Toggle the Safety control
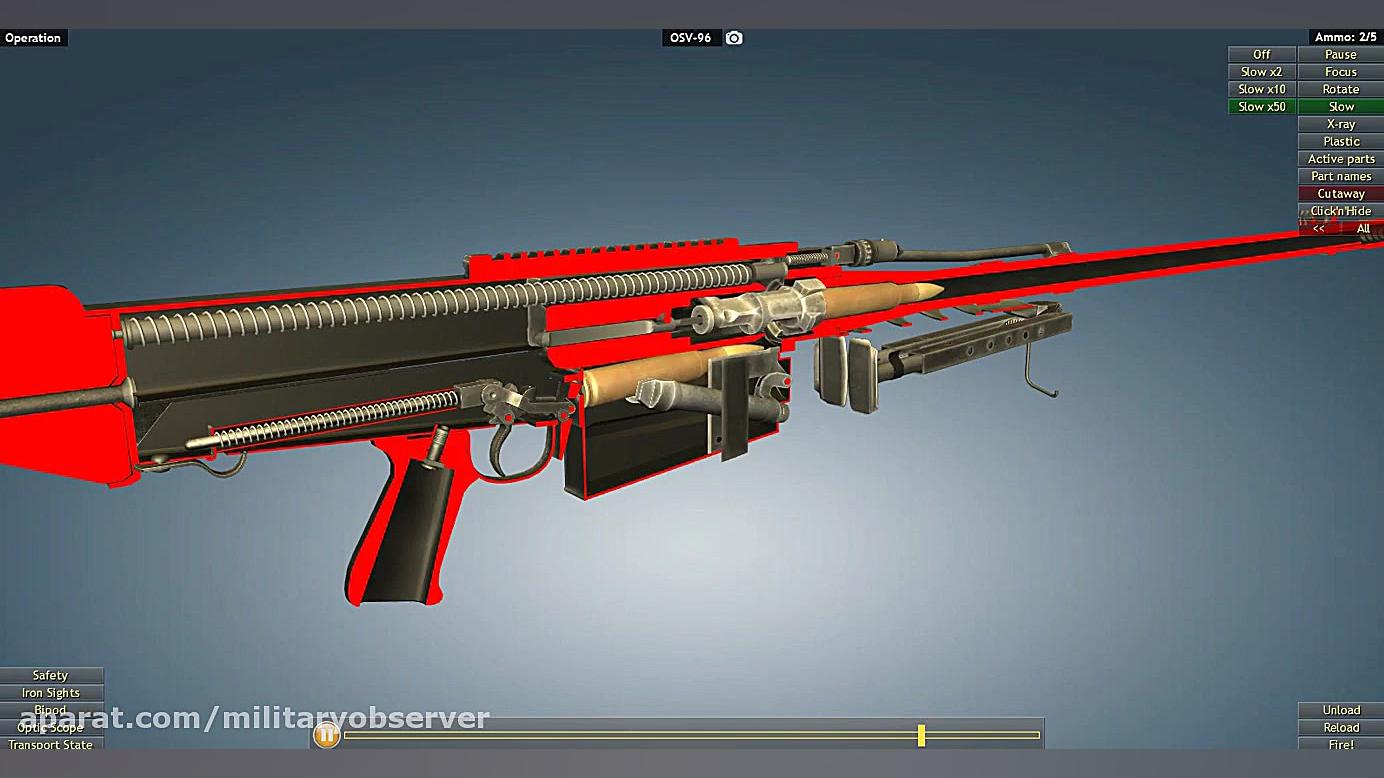This screenshot has width=1384, height=778. point(50,676)
